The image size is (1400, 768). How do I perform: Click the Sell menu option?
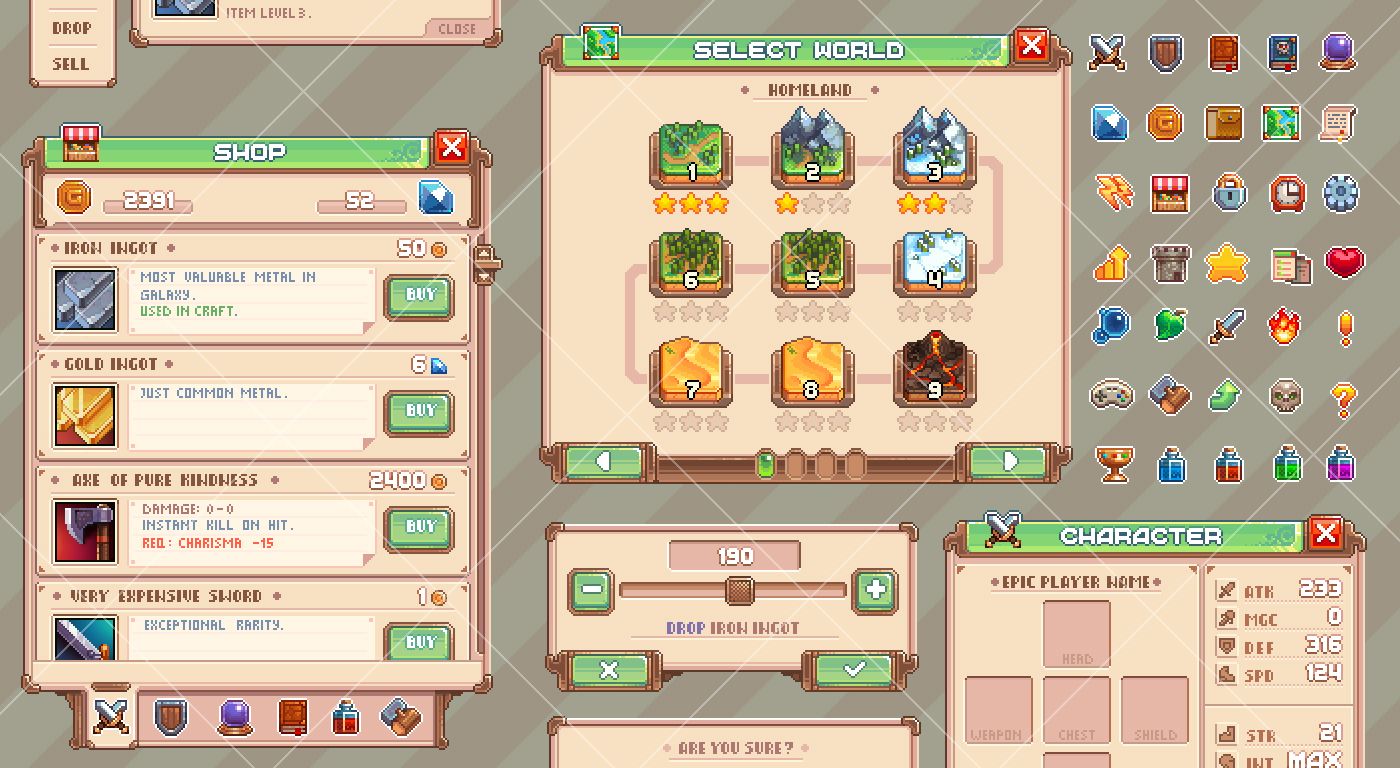click(70, 64)
